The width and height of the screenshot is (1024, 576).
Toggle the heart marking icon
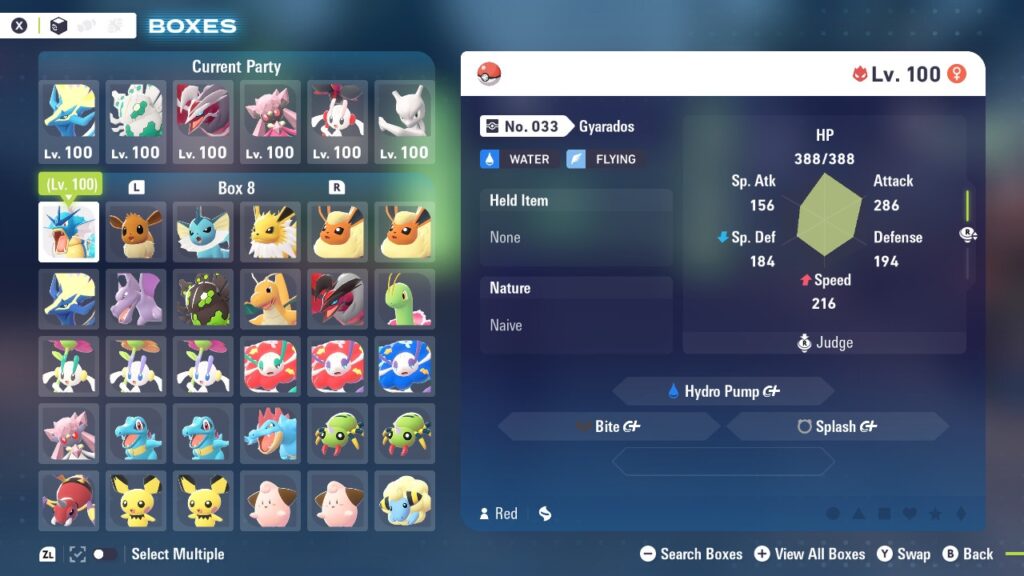[x=910, y=514]
